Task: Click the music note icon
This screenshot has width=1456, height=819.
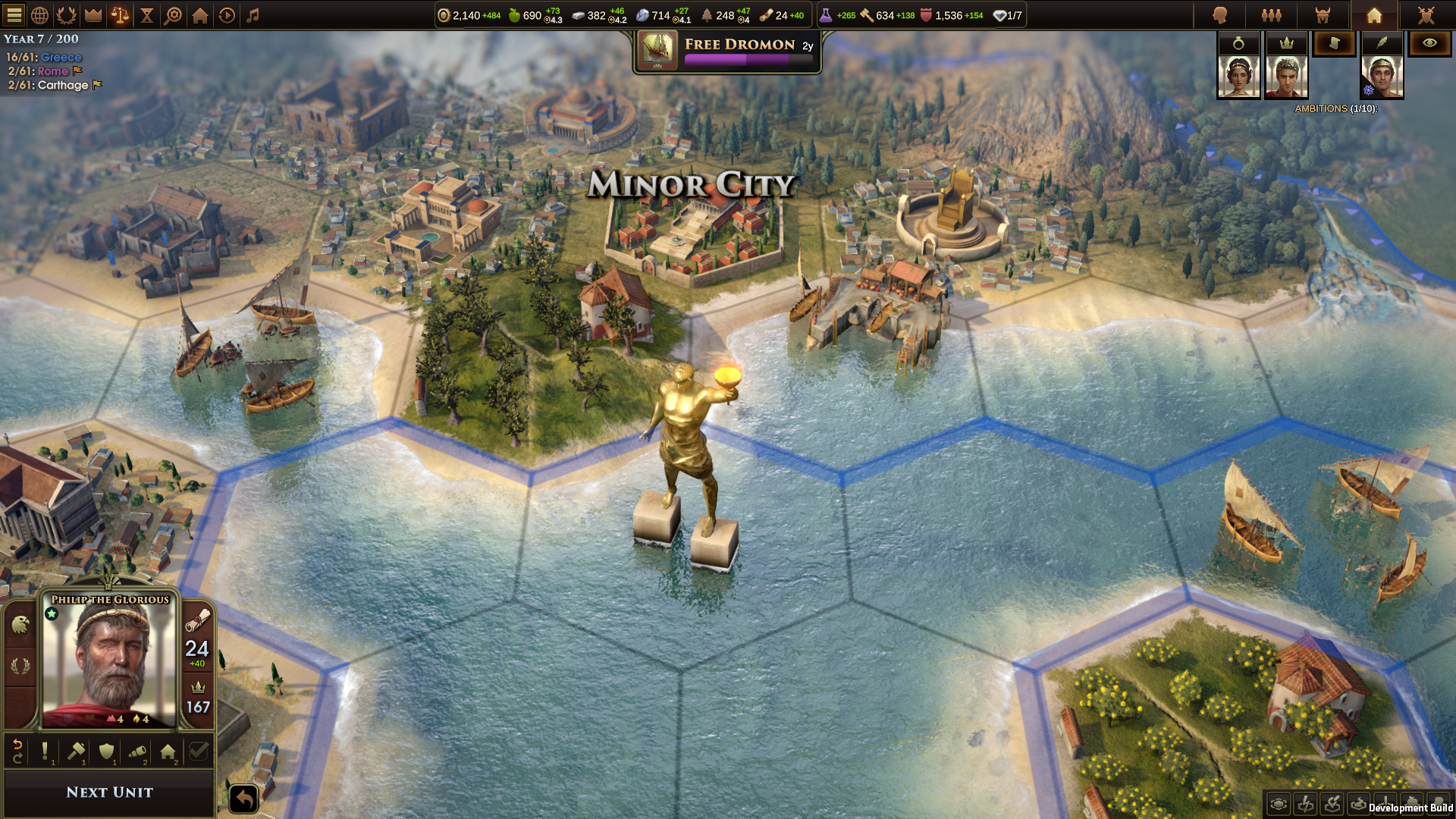Action: click(253, 15)
